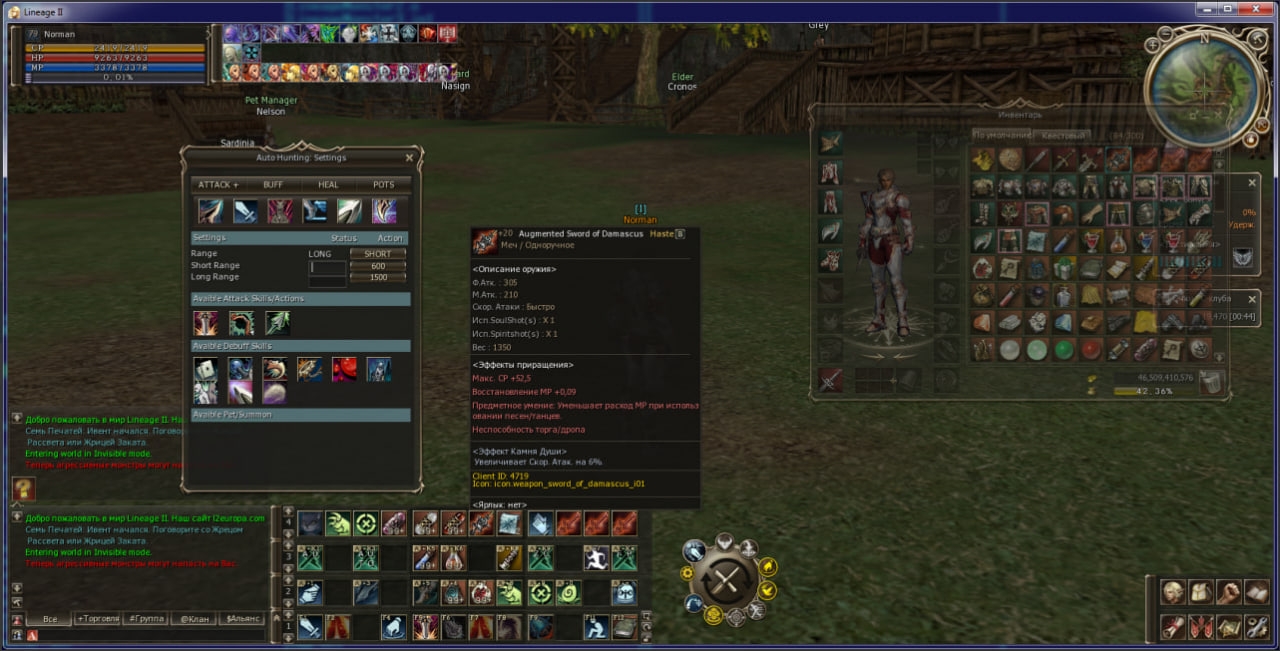Close the Auto Hunting Settings window
The image size is (1280, 651).
[x=409, y=158]
